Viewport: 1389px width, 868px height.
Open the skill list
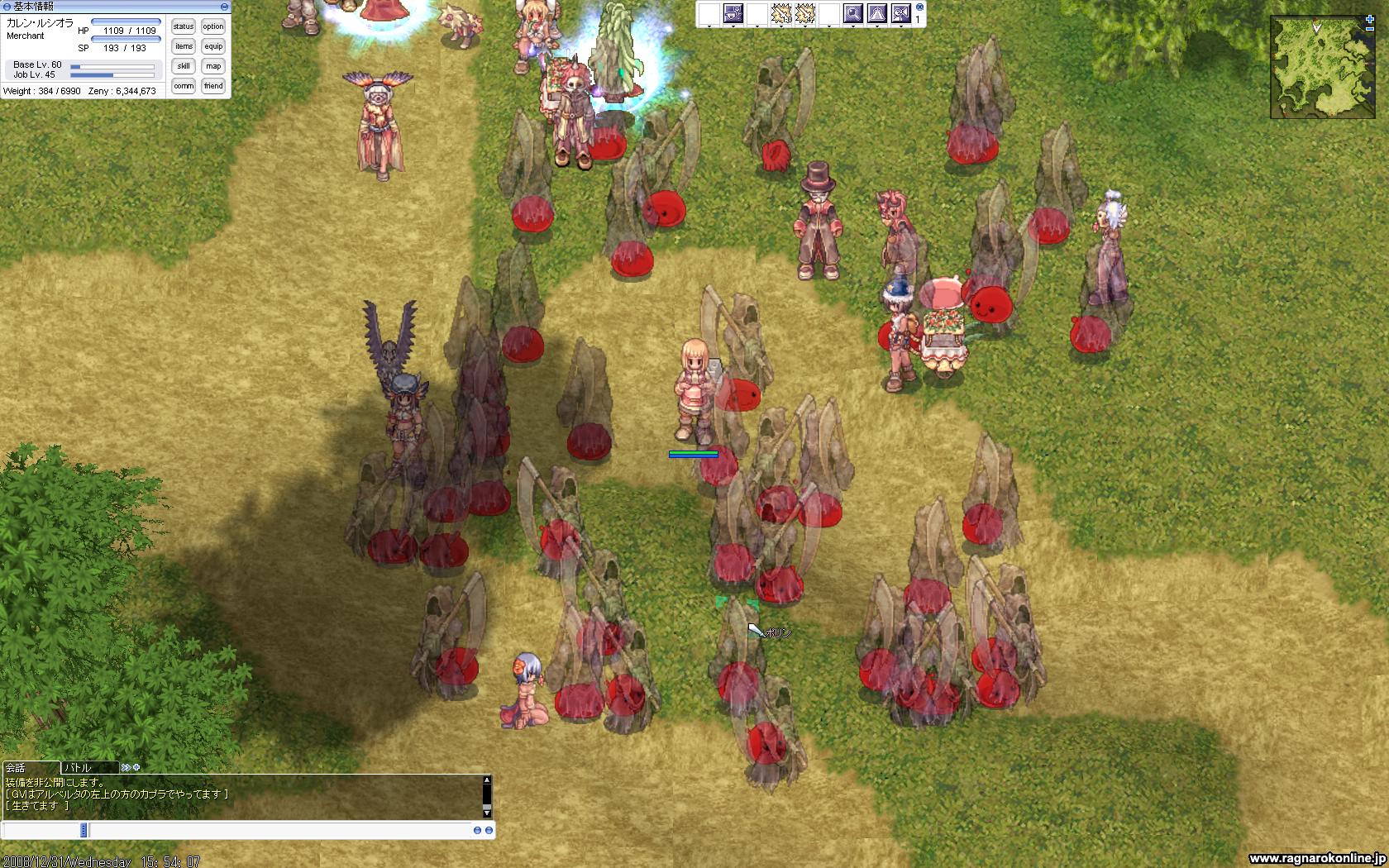tap(184, 66)
